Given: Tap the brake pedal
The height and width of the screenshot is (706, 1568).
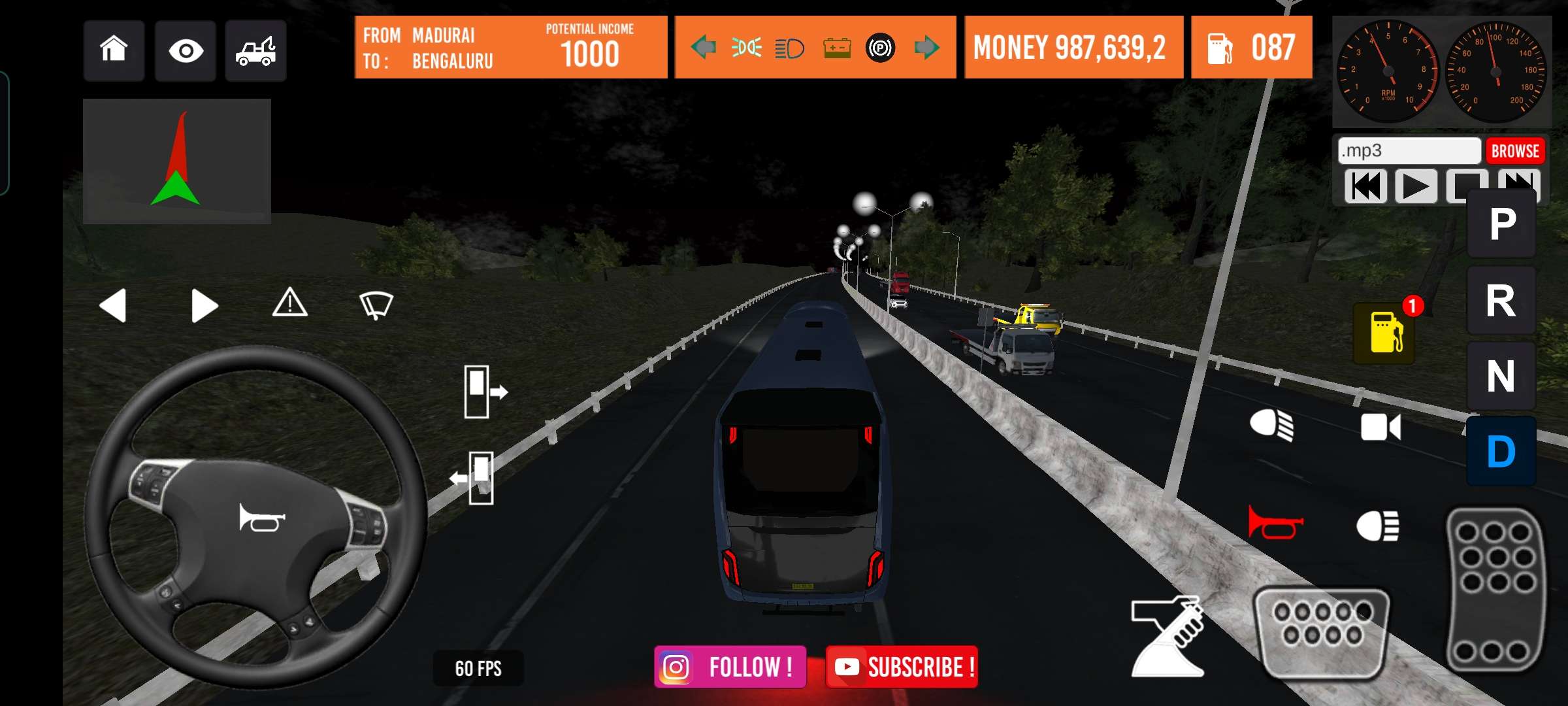Looking at the screenshot, I should [1322, 631].
